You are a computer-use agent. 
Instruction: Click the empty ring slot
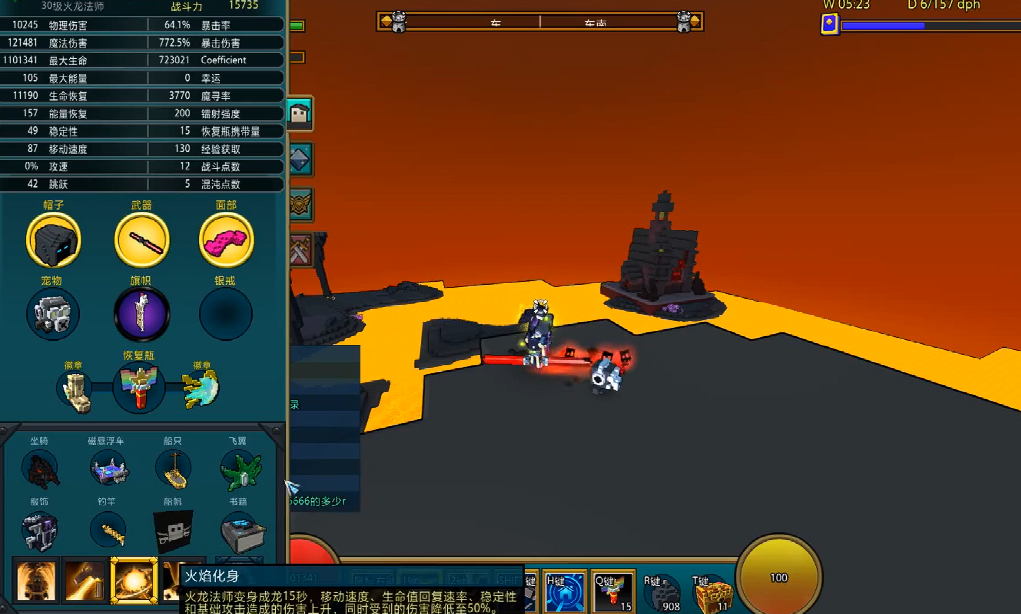click(226, 314)
